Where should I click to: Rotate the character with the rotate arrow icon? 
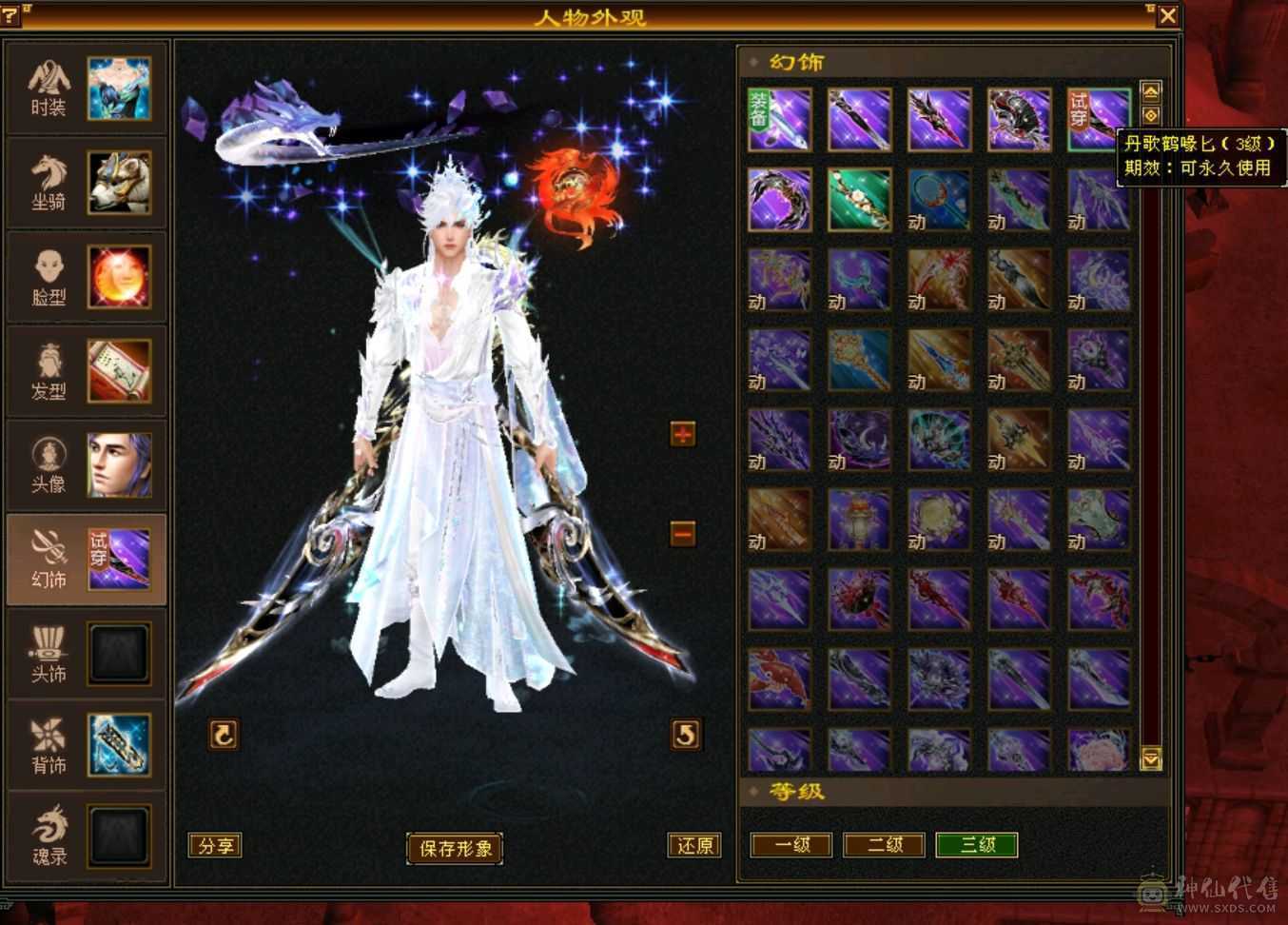click(224, 734)
